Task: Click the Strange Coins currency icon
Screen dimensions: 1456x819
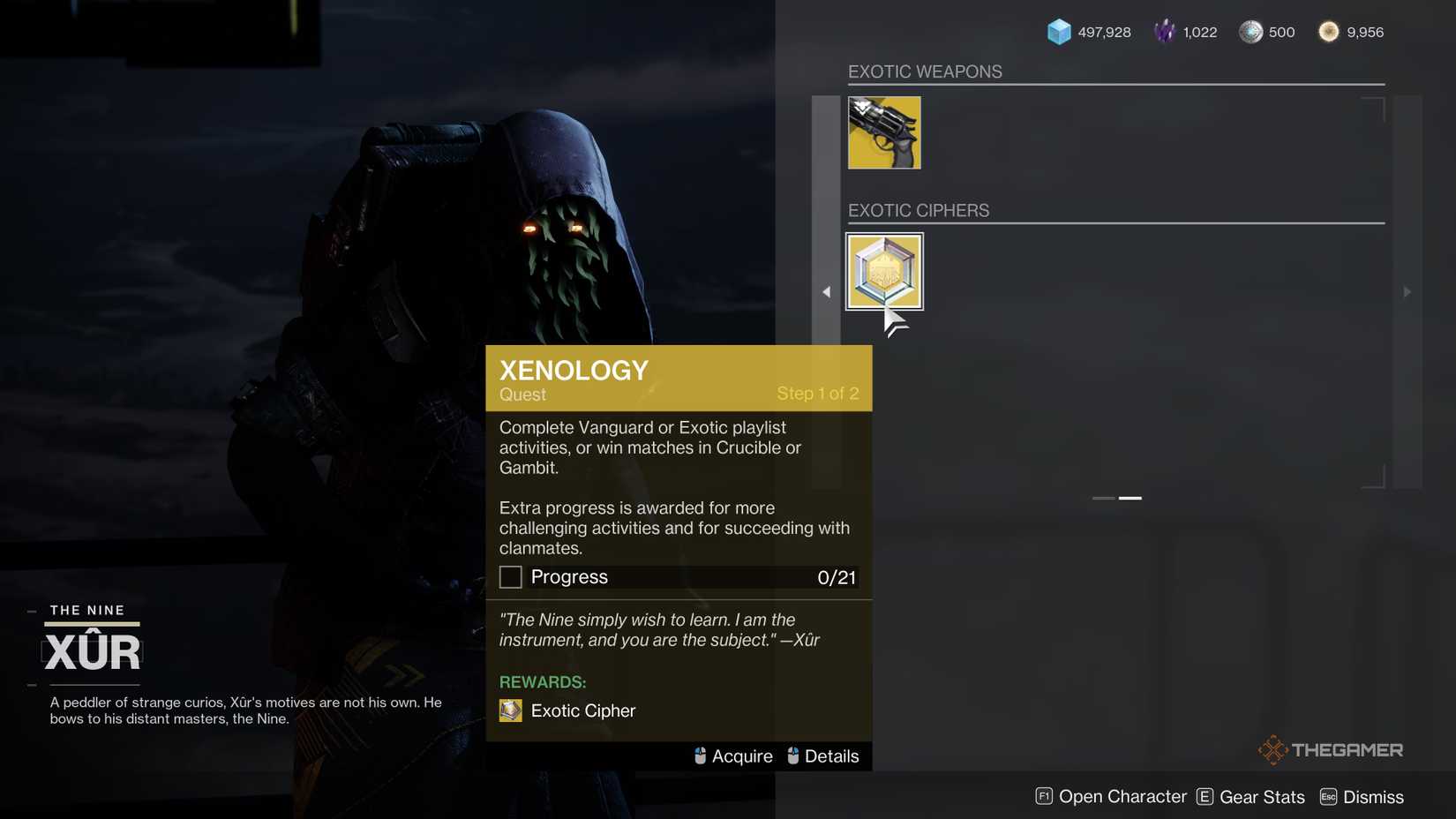Action: [x=1328, y=31]
